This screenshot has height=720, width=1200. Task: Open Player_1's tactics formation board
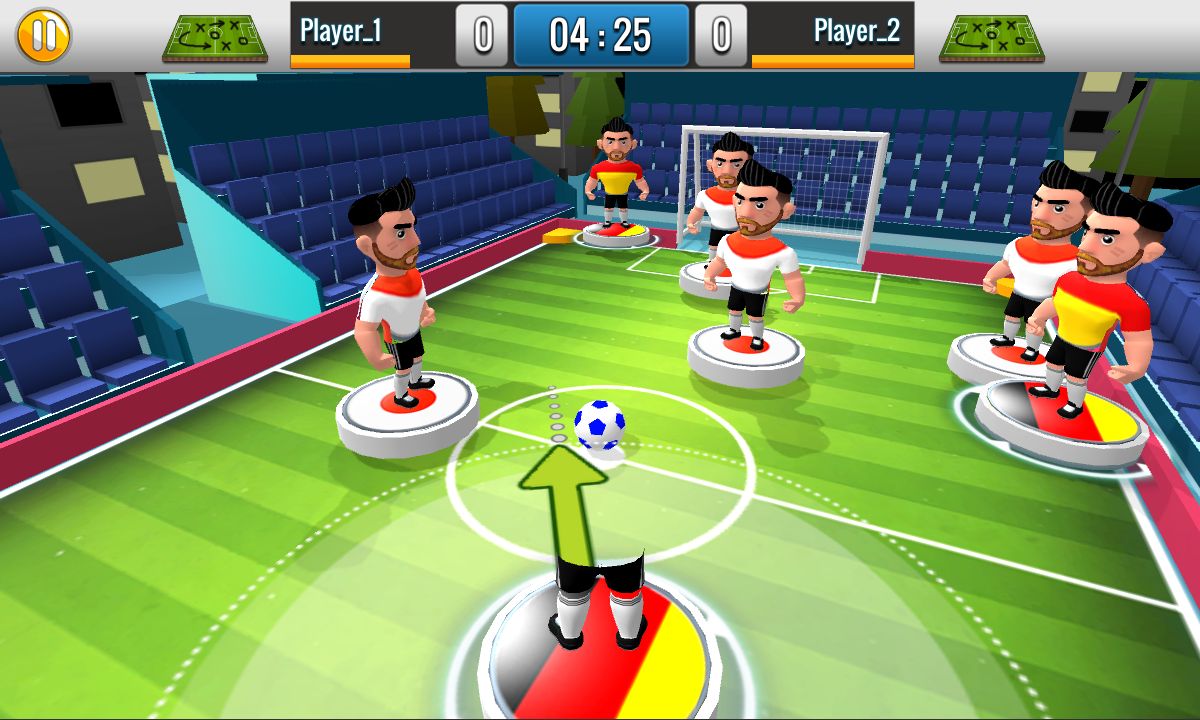click(x=215, y=37)
